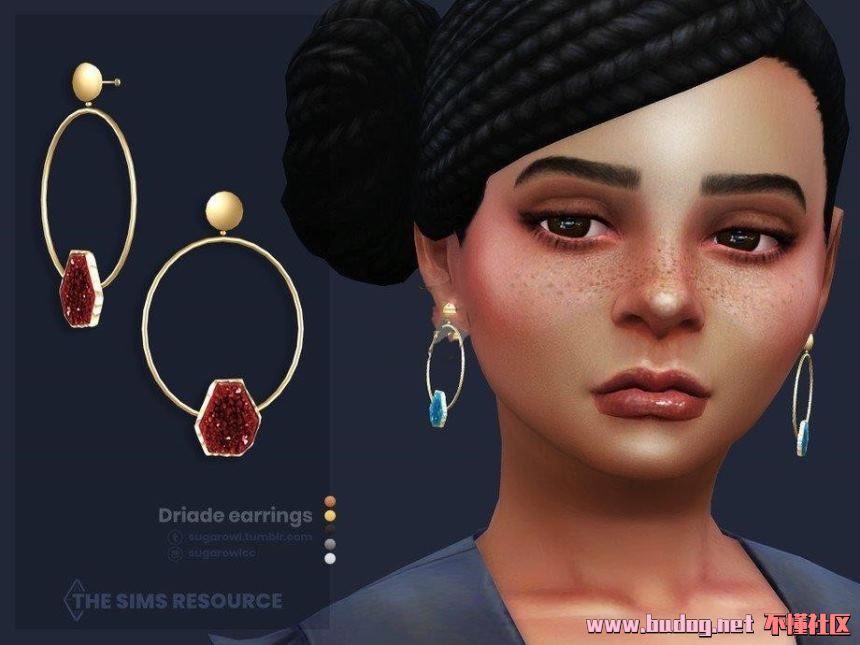This screenshot has width=860, height=645.
Task: Select the dark gray metal swatch
Action: (x=331, y=545)
